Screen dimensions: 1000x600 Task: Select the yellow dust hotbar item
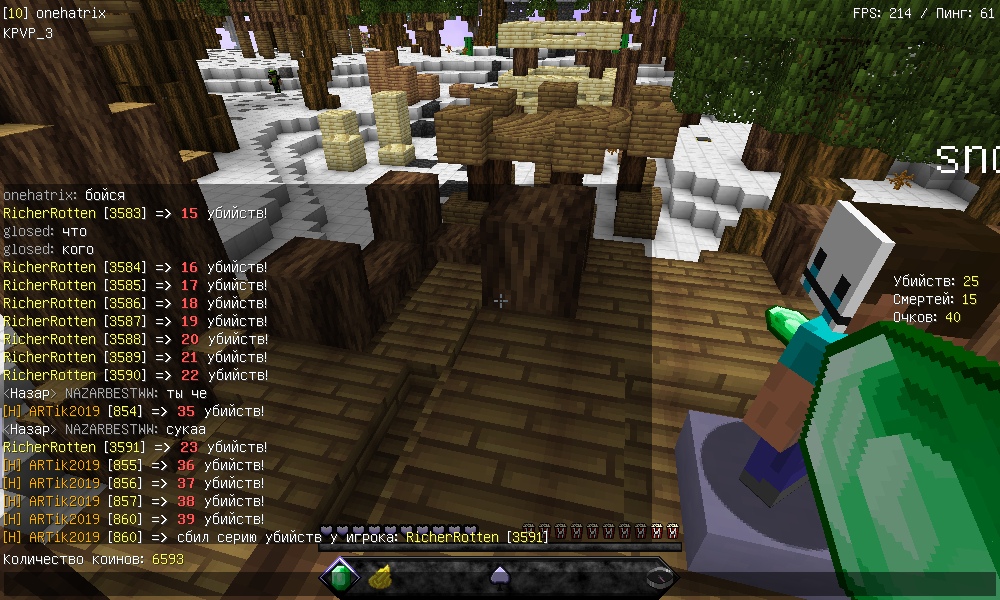[379, 576]
